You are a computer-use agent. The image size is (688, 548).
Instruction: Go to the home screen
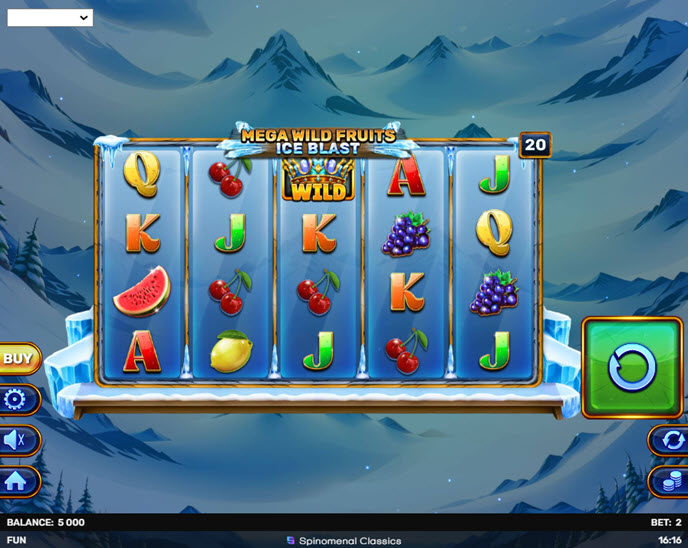click(x=19, y=481)
